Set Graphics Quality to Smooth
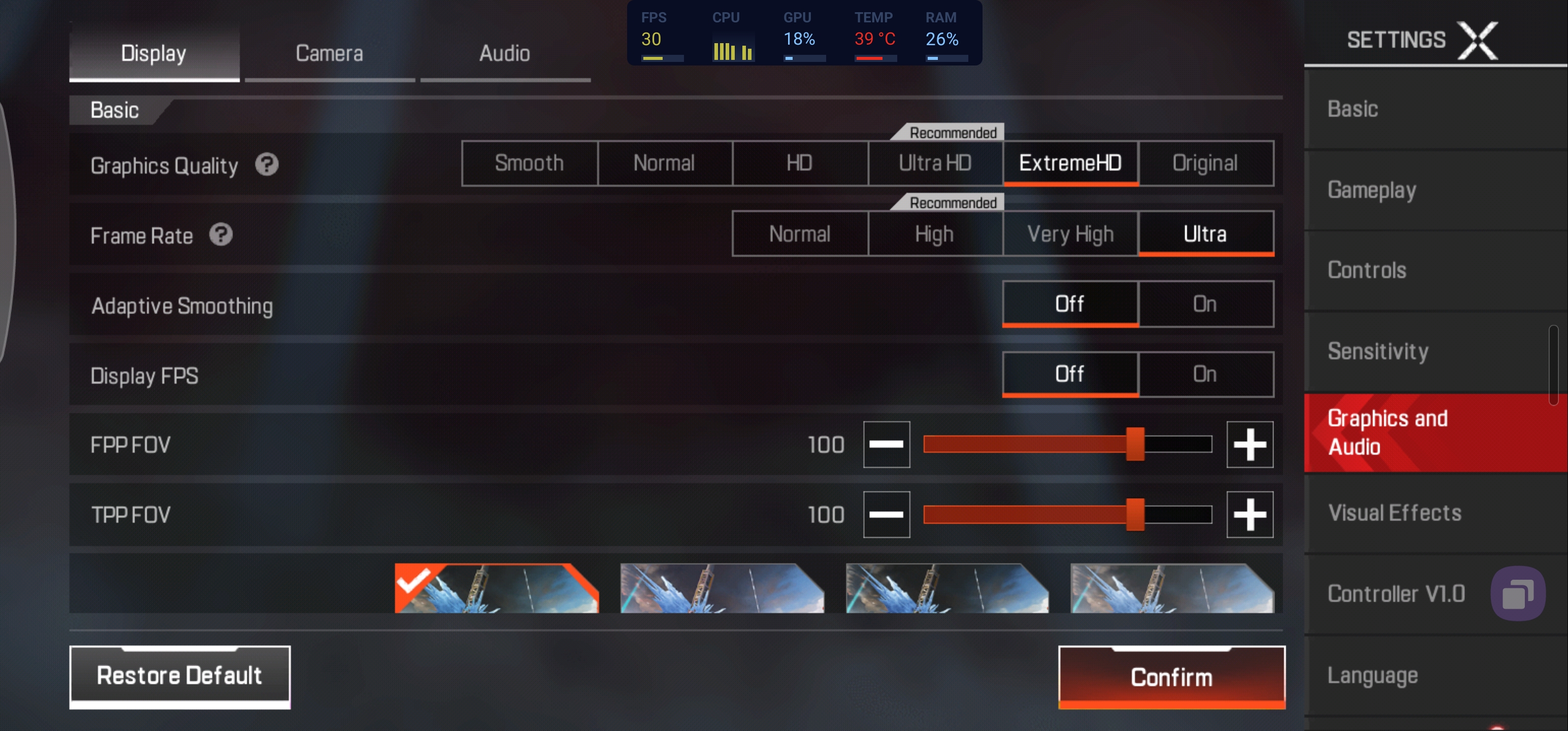 (x=529, y=163)
